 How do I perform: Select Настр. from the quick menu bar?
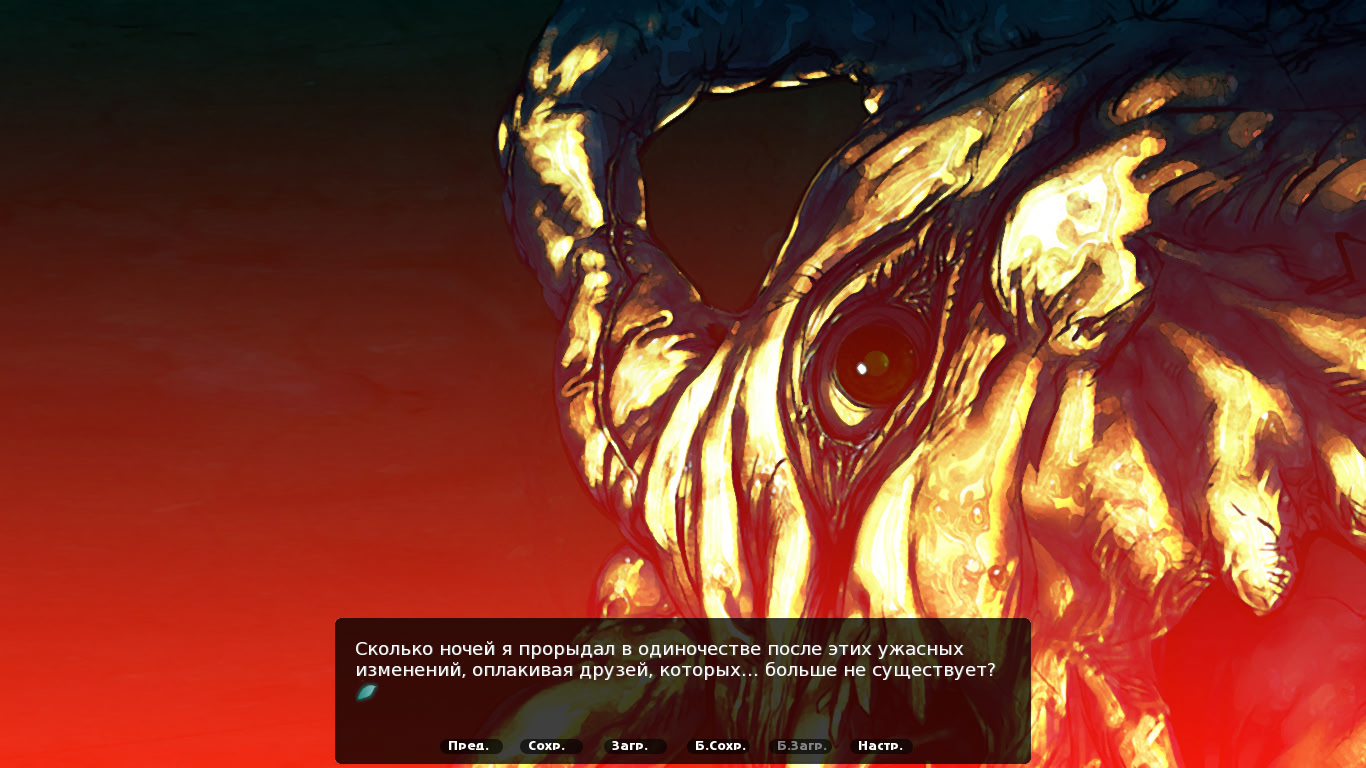(x=881, y=745)
